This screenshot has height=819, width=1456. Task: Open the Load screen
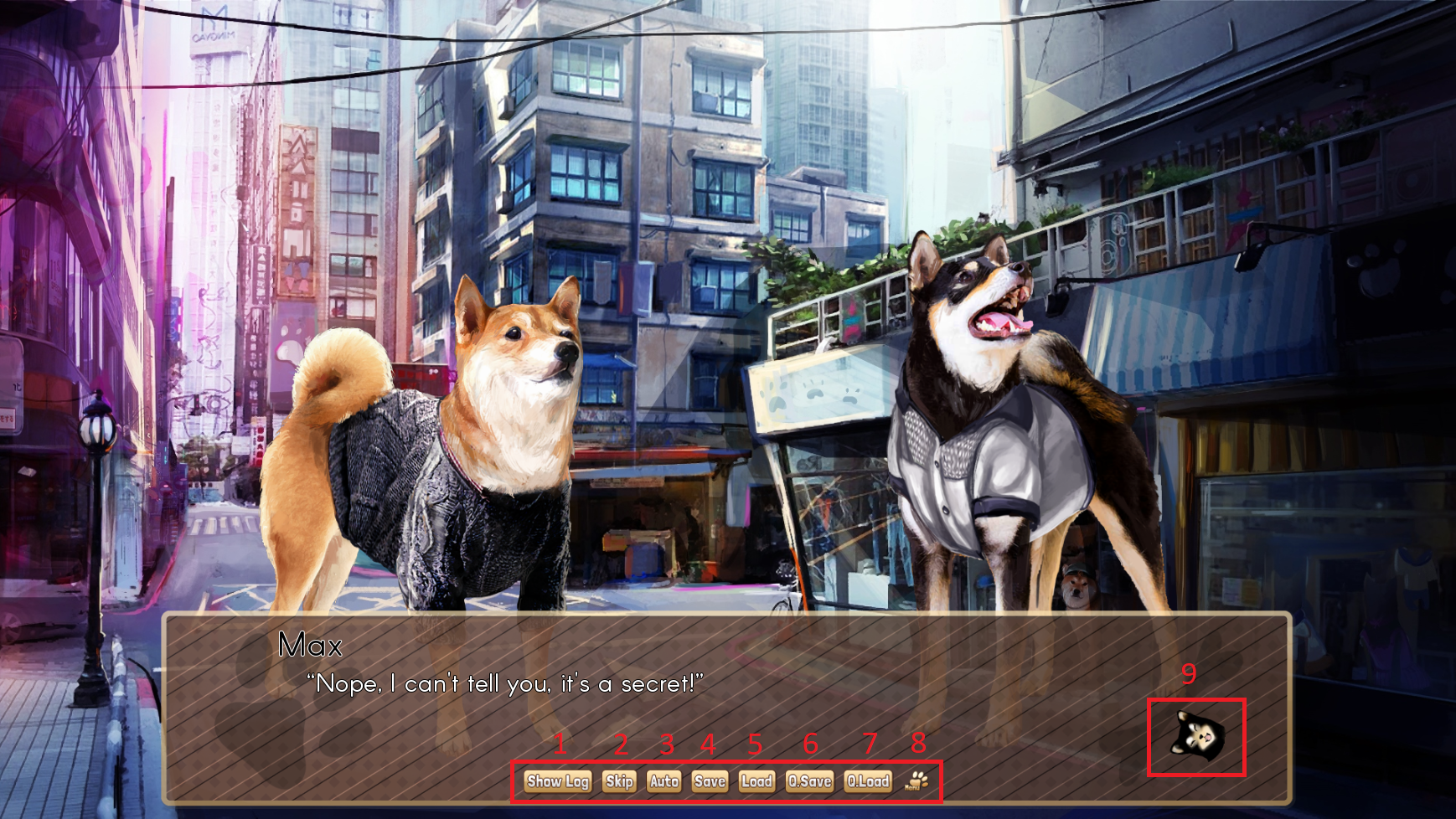[x=756, y=781]
